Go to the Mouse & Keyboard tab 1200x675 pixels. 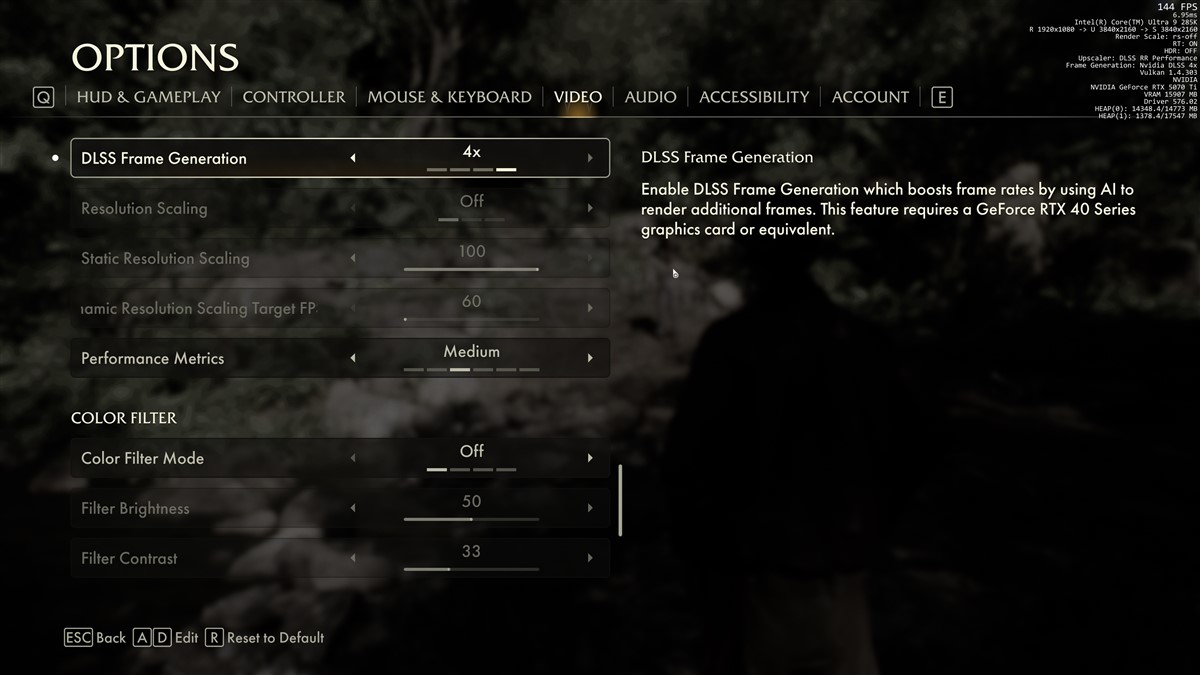point(449,97)
